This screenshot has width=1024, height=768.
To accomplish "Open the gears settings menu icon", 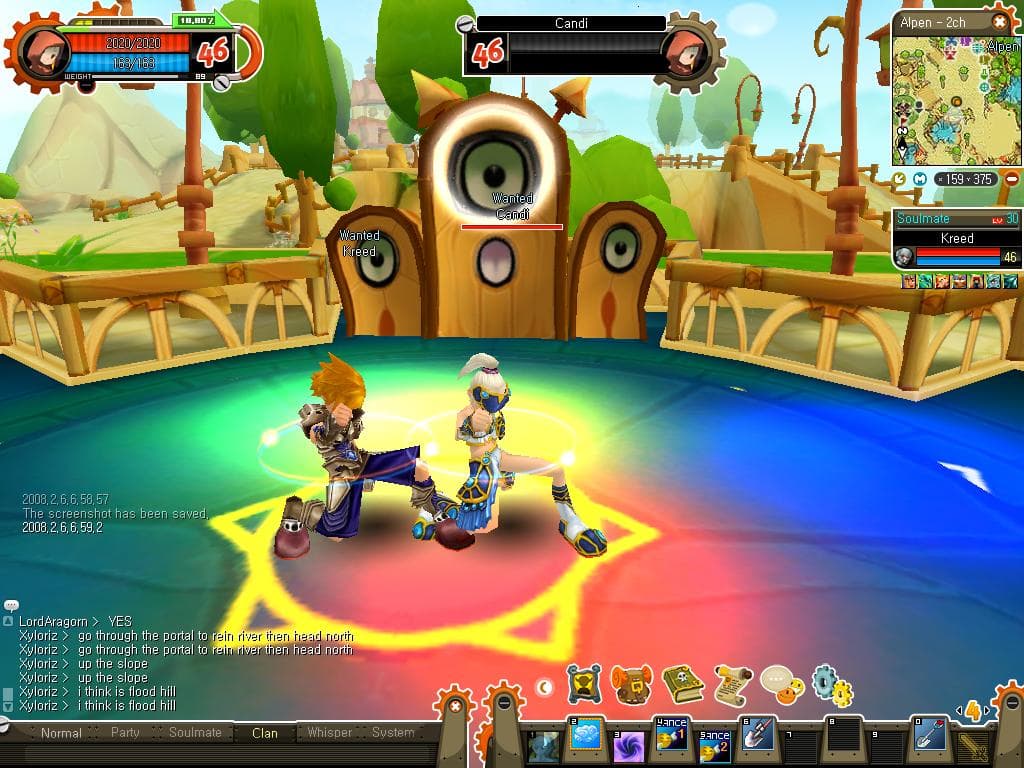I will tap(831, 685).
